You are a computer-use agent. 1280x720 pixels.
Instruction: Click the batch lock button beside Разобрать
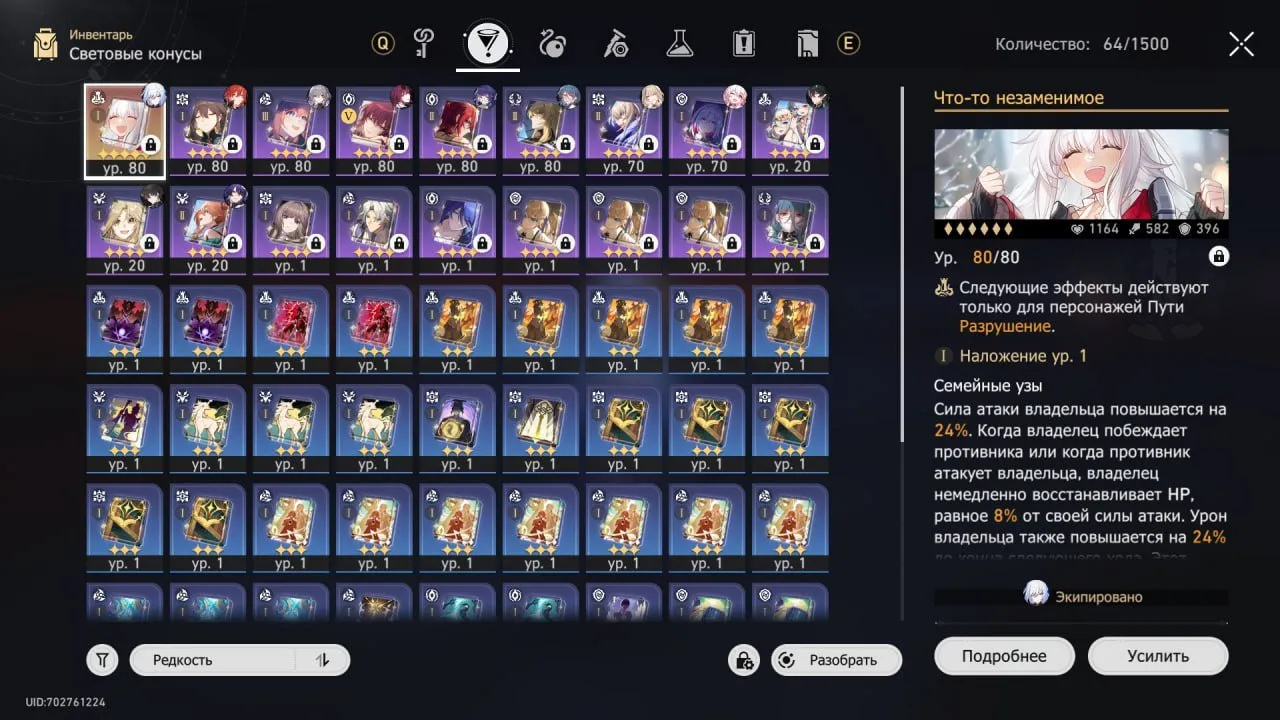click(744, 660)
